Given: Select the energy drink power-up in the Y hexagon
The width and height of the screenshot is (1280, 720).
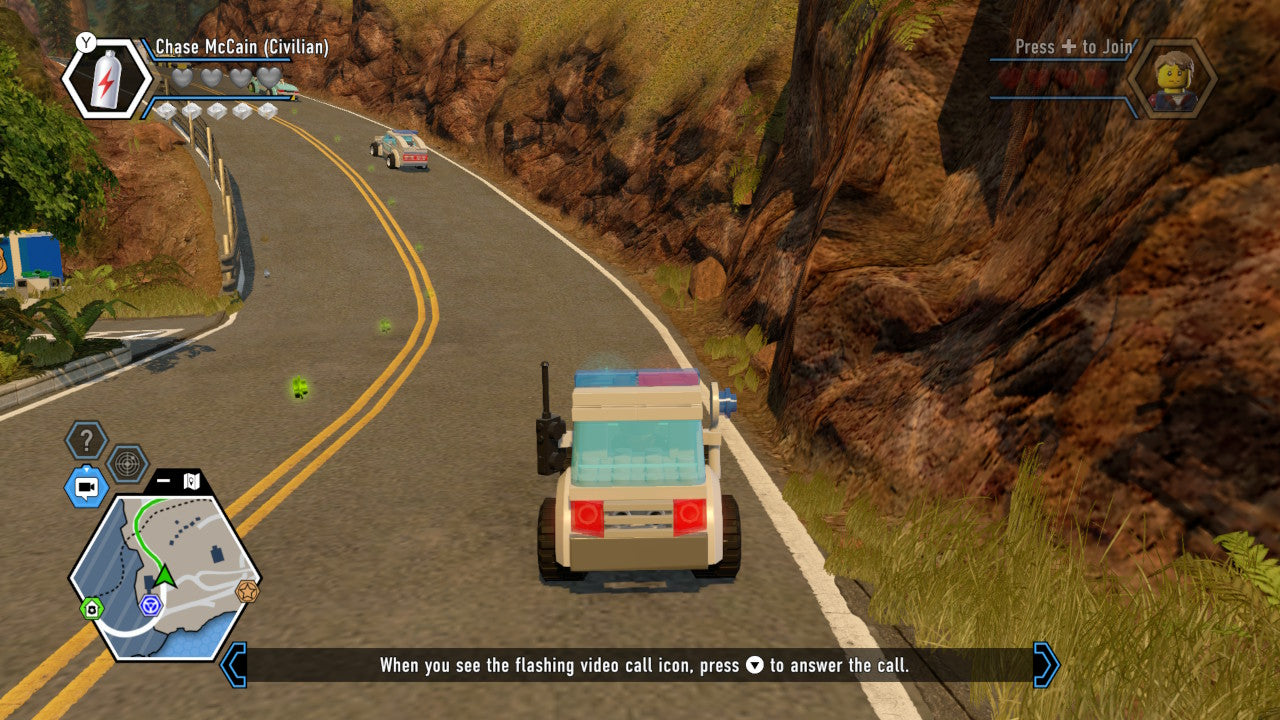Looking at the screenshot, I should 103,77.
